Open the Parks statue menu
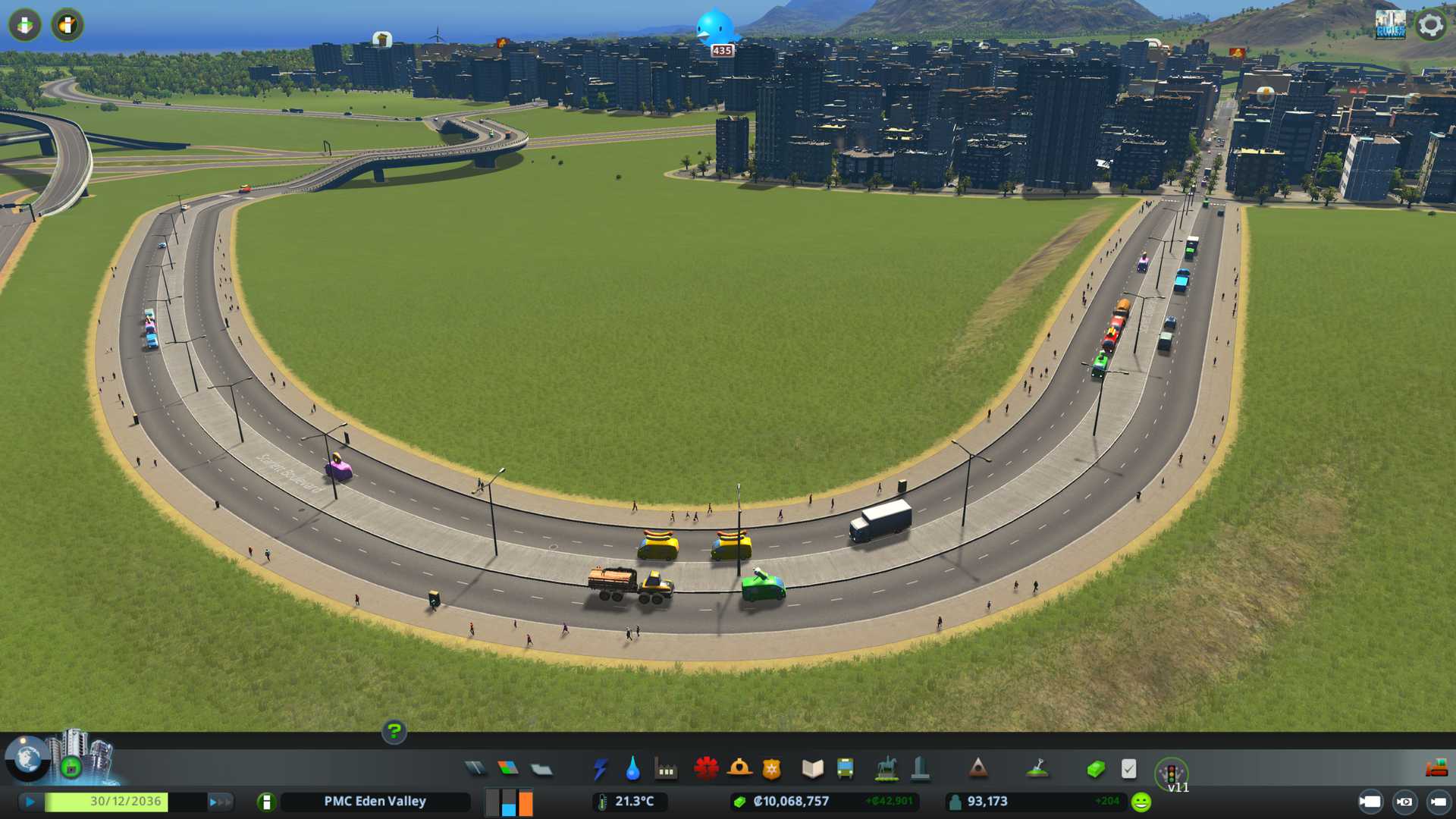This screenshot has width=1456, height=819. (x=886, y=769)
